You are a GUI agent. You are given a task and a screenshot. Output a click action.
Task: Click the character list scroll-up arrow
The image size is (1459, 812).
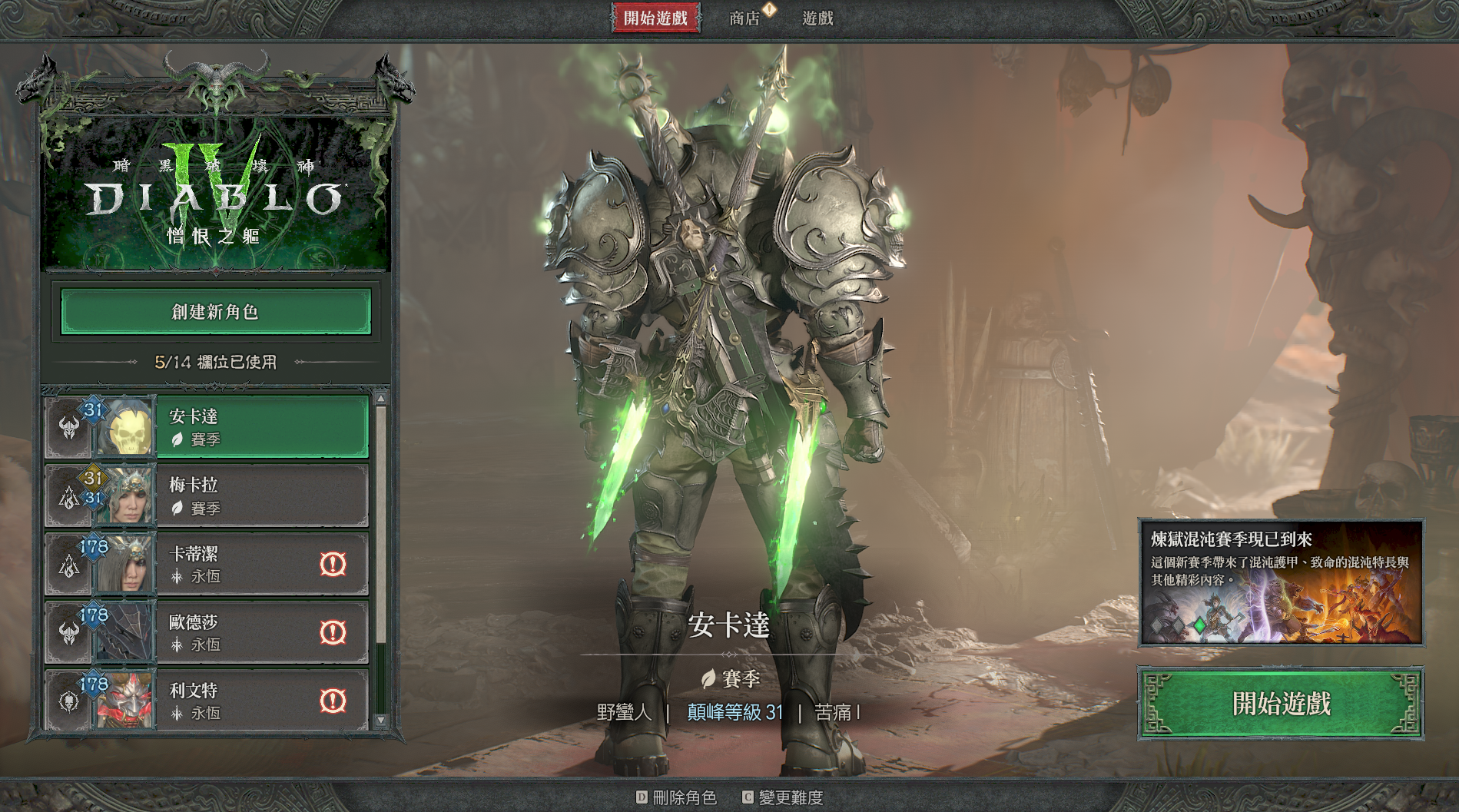pyautogui.click(x=381, y=399)
